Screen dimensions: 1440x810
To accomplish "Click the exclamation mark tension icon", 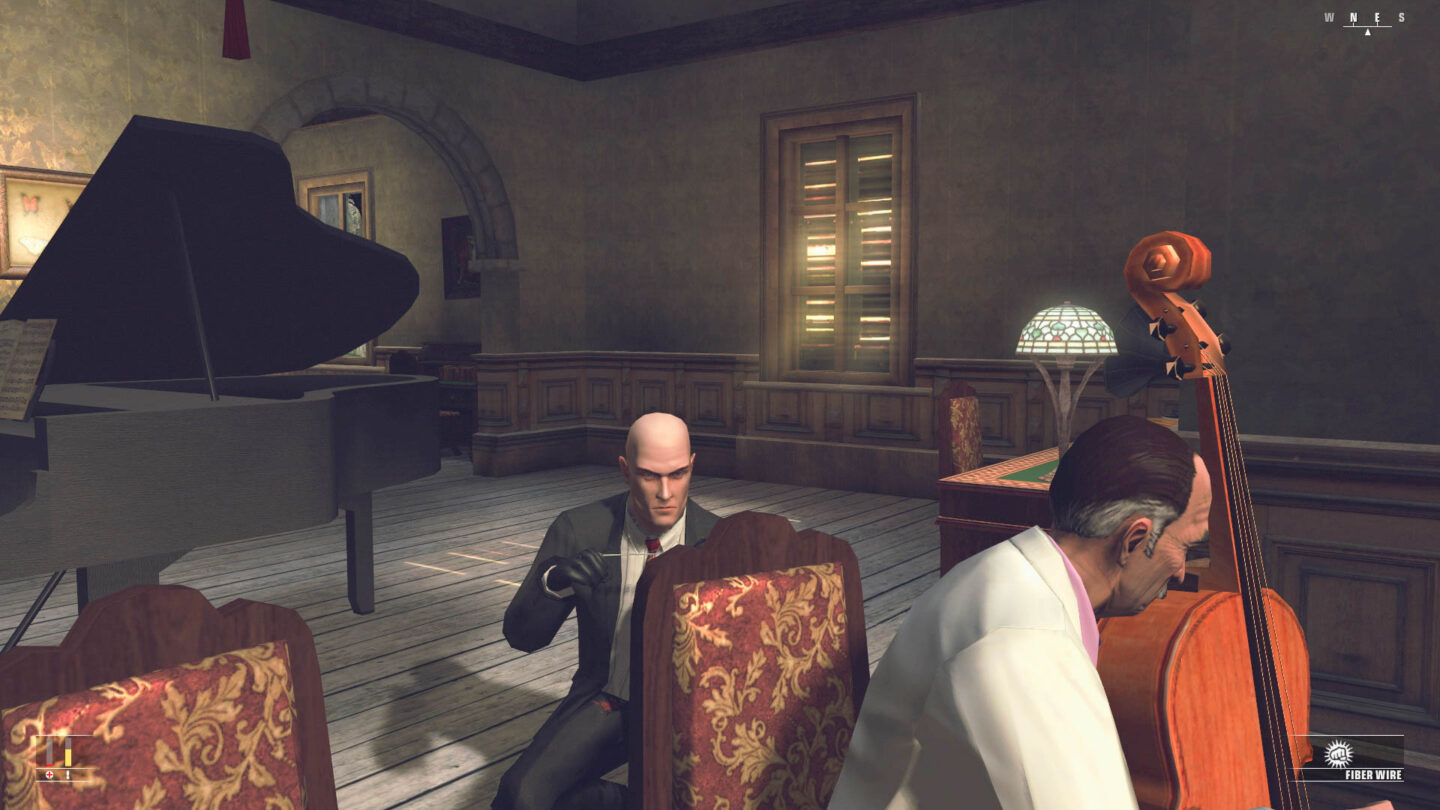I will pyautogui.click(x=68, y=774).
